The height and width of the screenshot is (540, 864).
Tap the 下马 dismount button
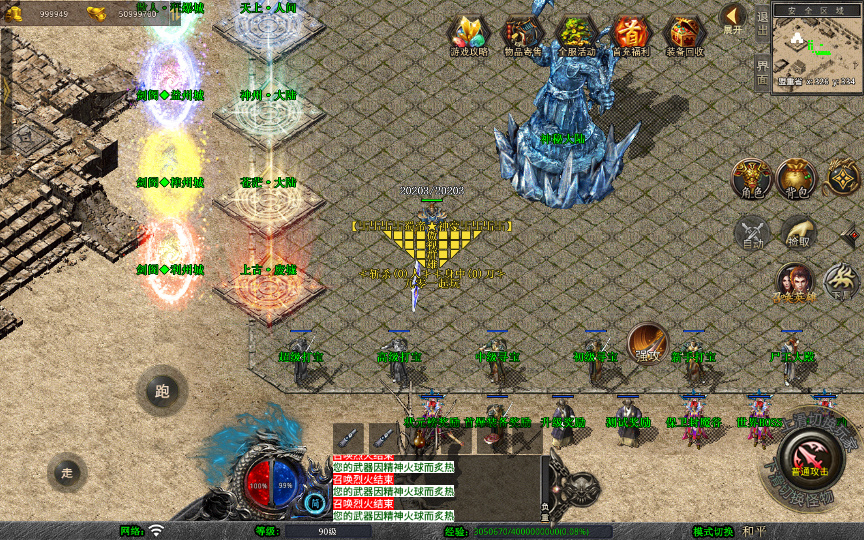[x=842, y=282]
